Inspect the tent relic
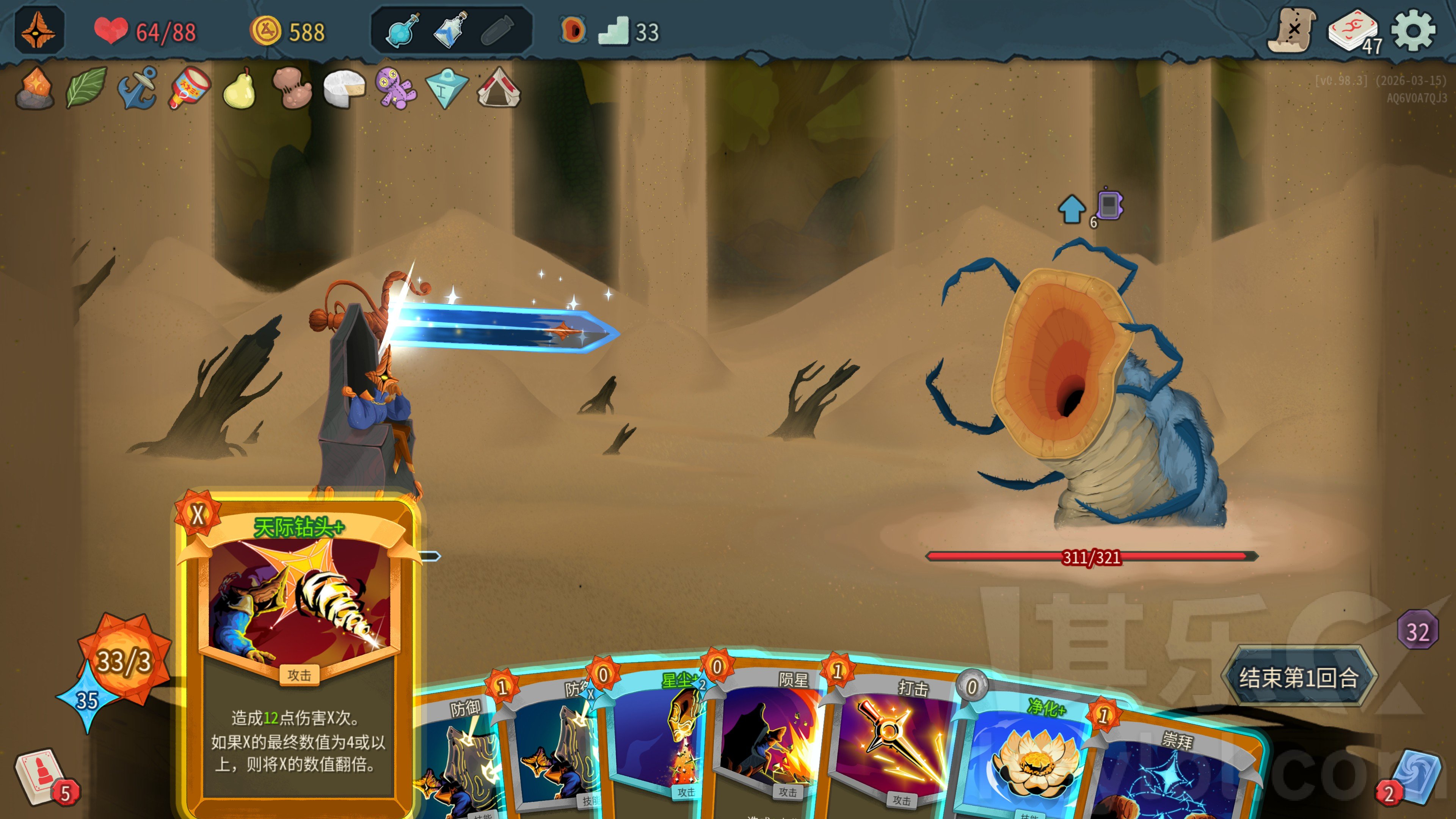The width and height of the screenshot is (1456, 819). 498,88
